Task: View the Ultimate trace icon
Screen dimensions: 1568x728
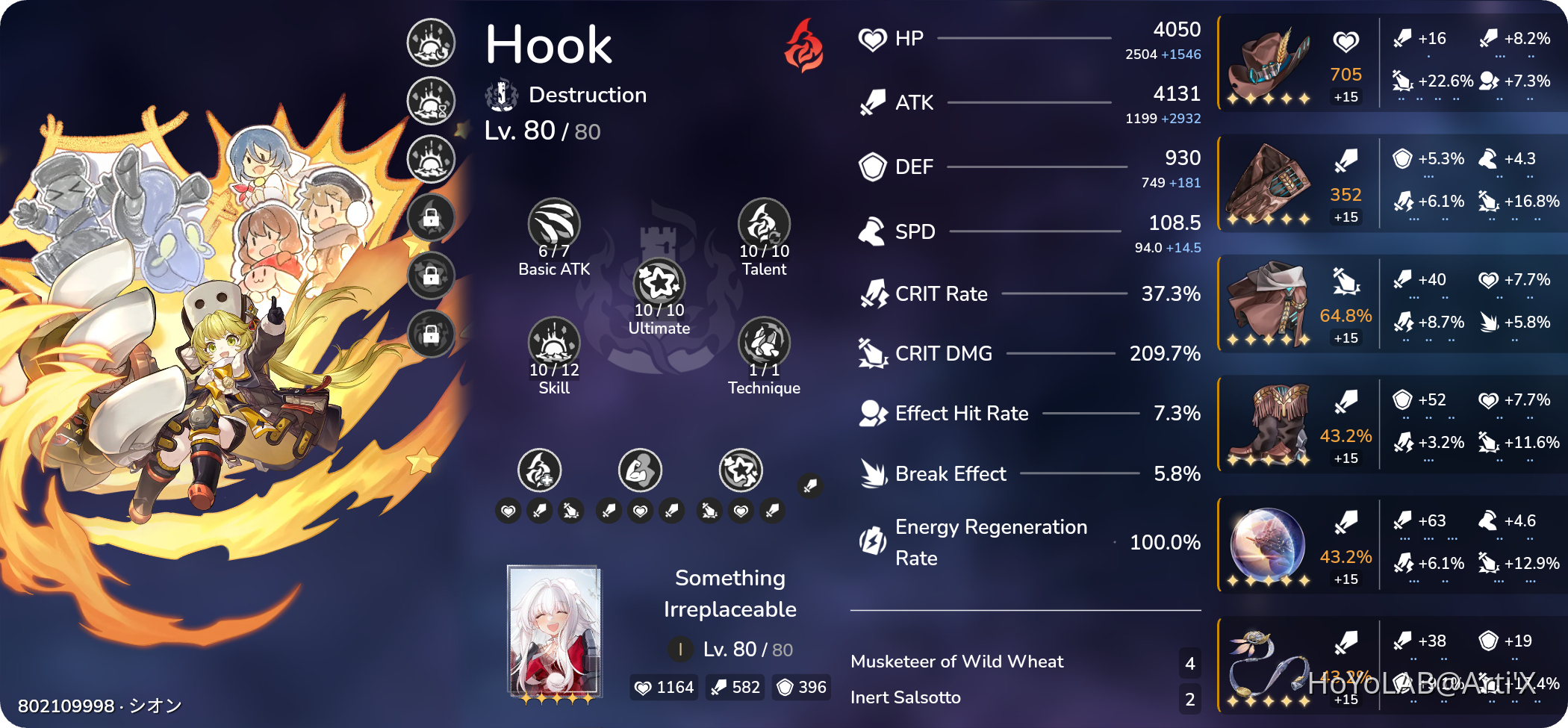Action: click(658, 283)
